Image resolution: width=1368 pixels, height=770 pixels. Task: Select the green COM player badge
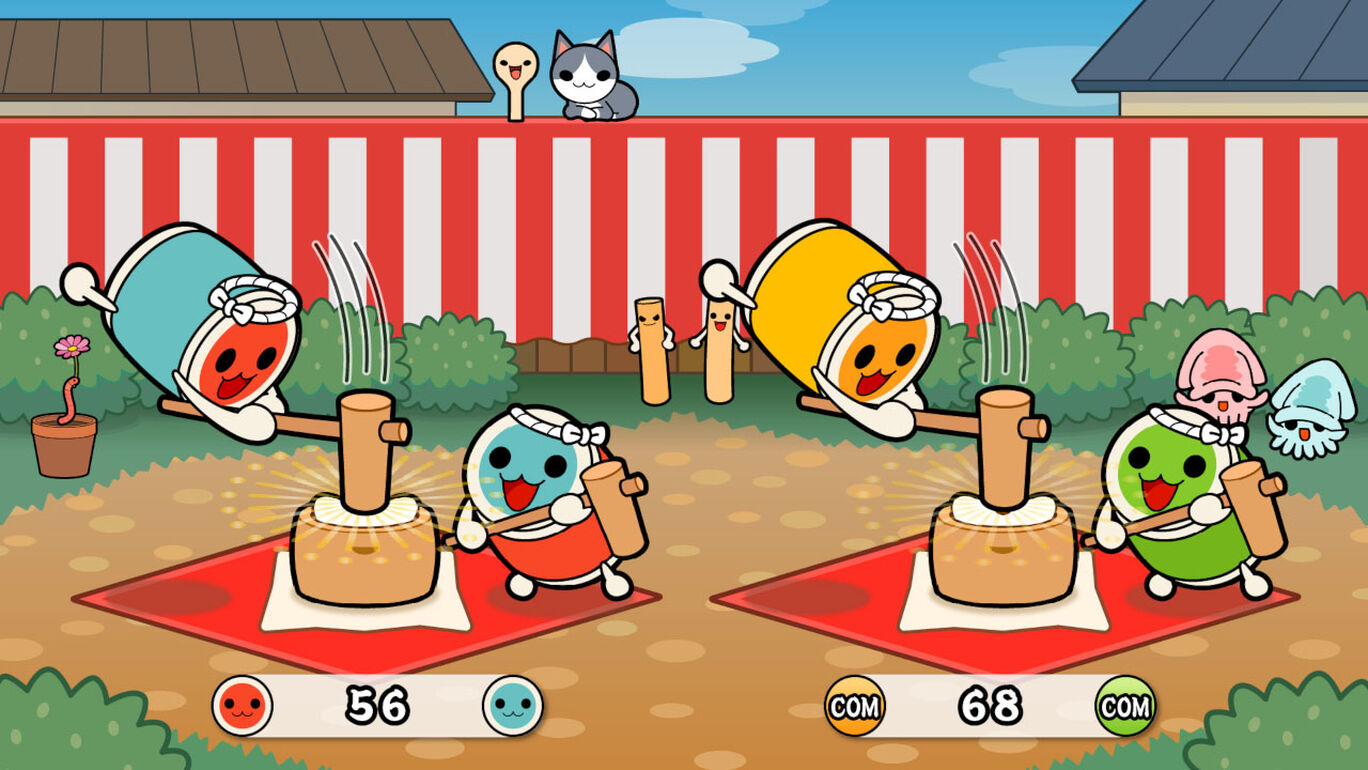tap(1125, 706)
